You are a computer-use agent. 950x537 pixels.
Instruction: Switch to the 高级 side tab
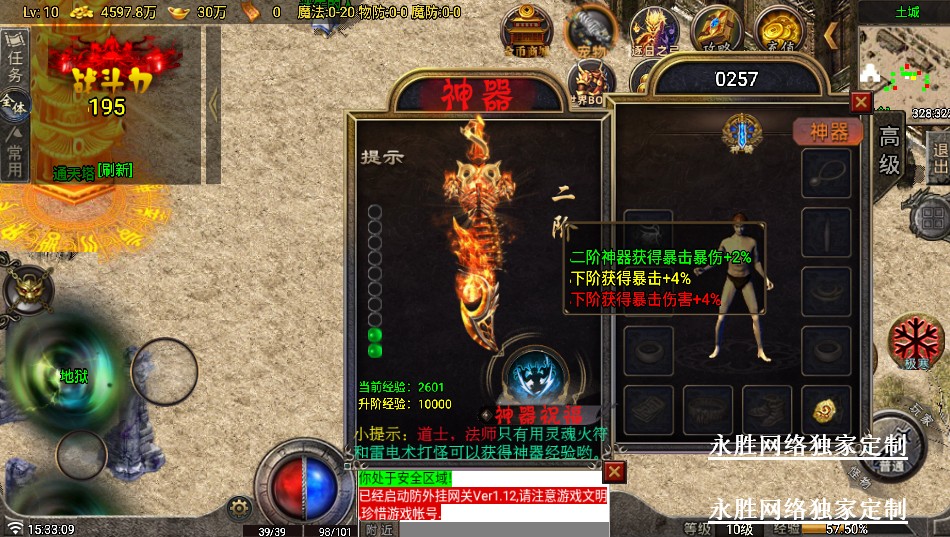[x=889, y=150]
